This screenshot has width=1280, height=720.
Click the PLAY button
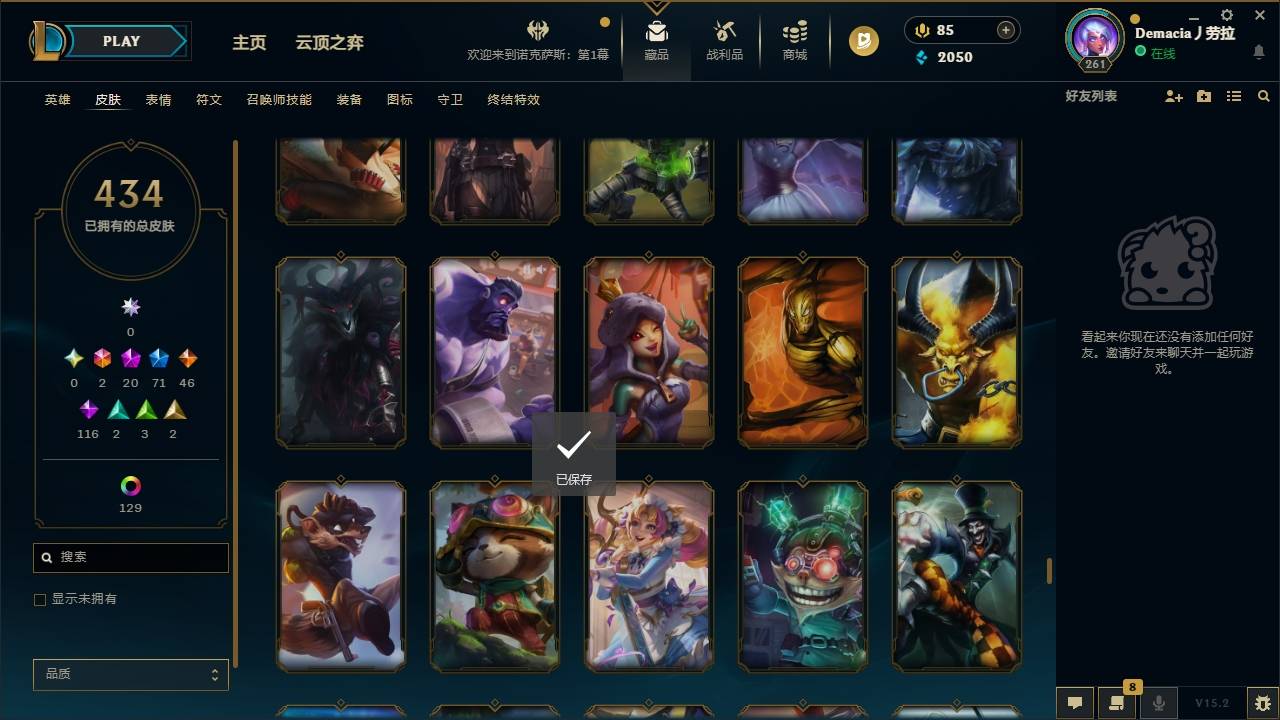tap(120, 41)
